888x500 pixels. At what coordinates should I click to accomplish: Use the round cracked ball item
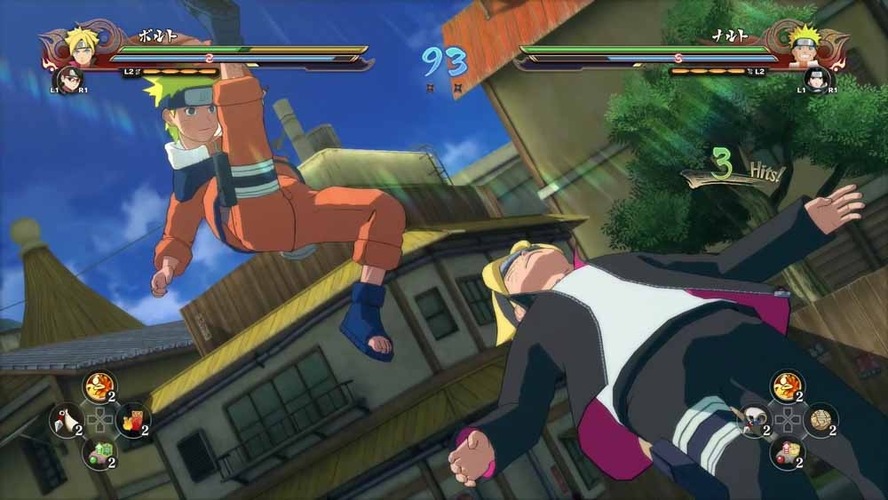tap(820, 420)
